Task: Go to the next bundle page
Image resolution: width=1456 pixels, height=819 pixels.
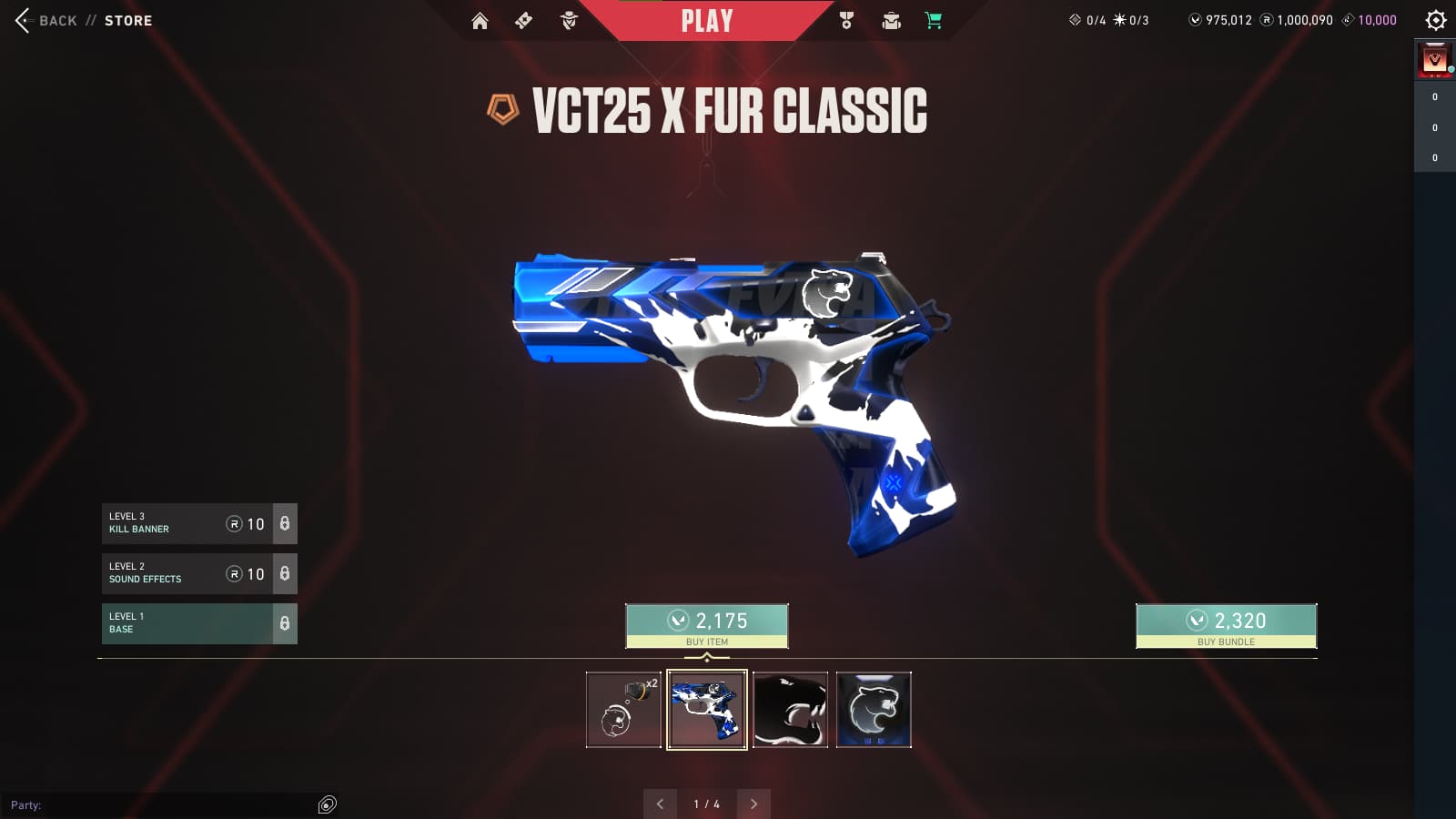Action: pyautogui.click(x=753, y=804)
